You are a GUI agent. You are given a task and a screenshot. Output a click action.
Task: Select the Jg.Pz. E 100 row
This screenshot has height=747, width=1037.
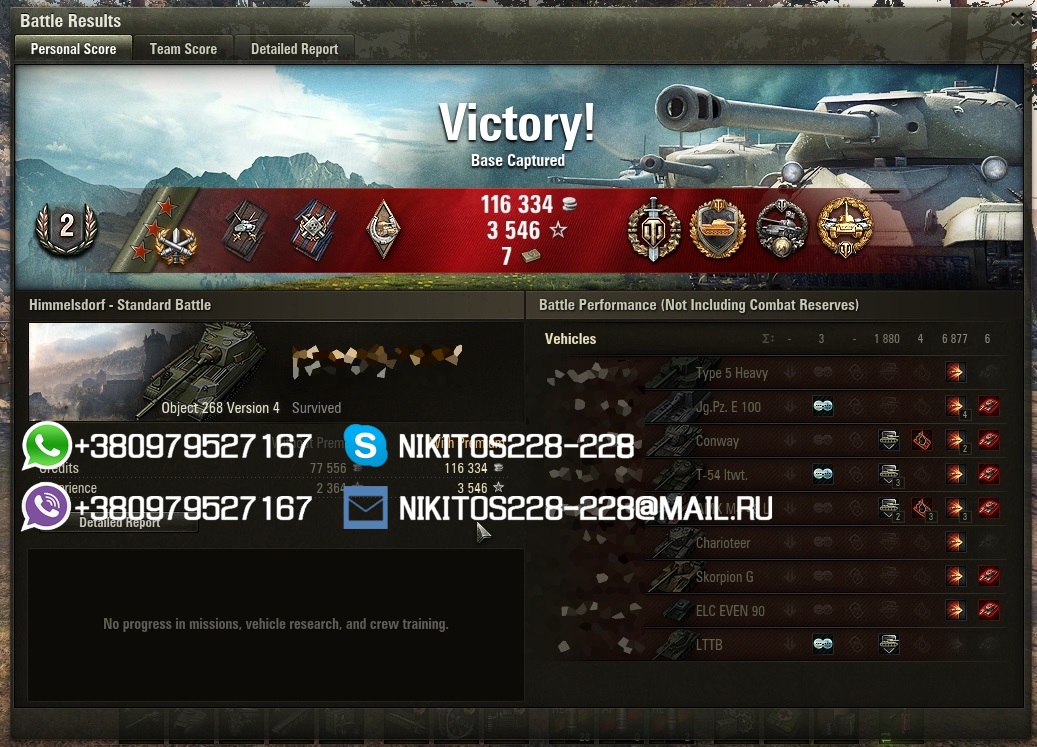[728, 407]
